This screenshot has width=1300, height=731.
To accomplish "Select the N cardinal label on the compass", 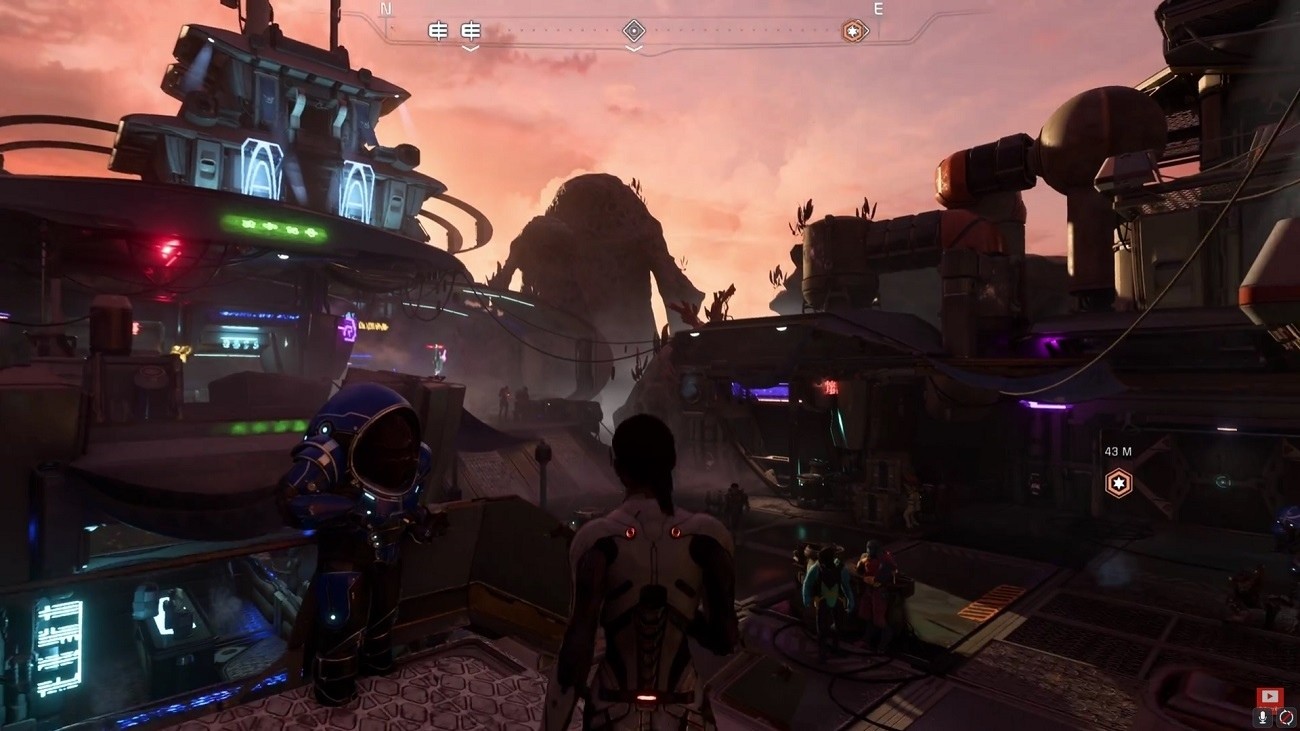I will click(384, 8).
